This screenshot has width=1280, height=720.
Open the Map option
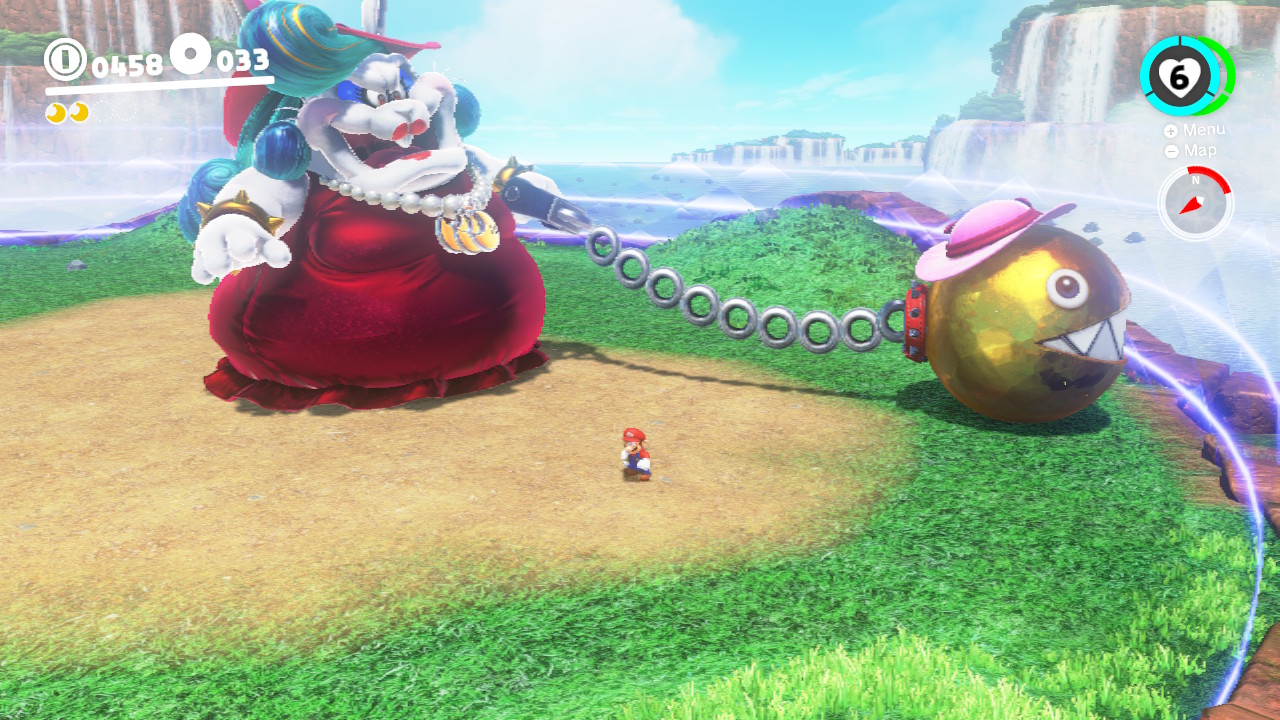tap(1199, 150)
